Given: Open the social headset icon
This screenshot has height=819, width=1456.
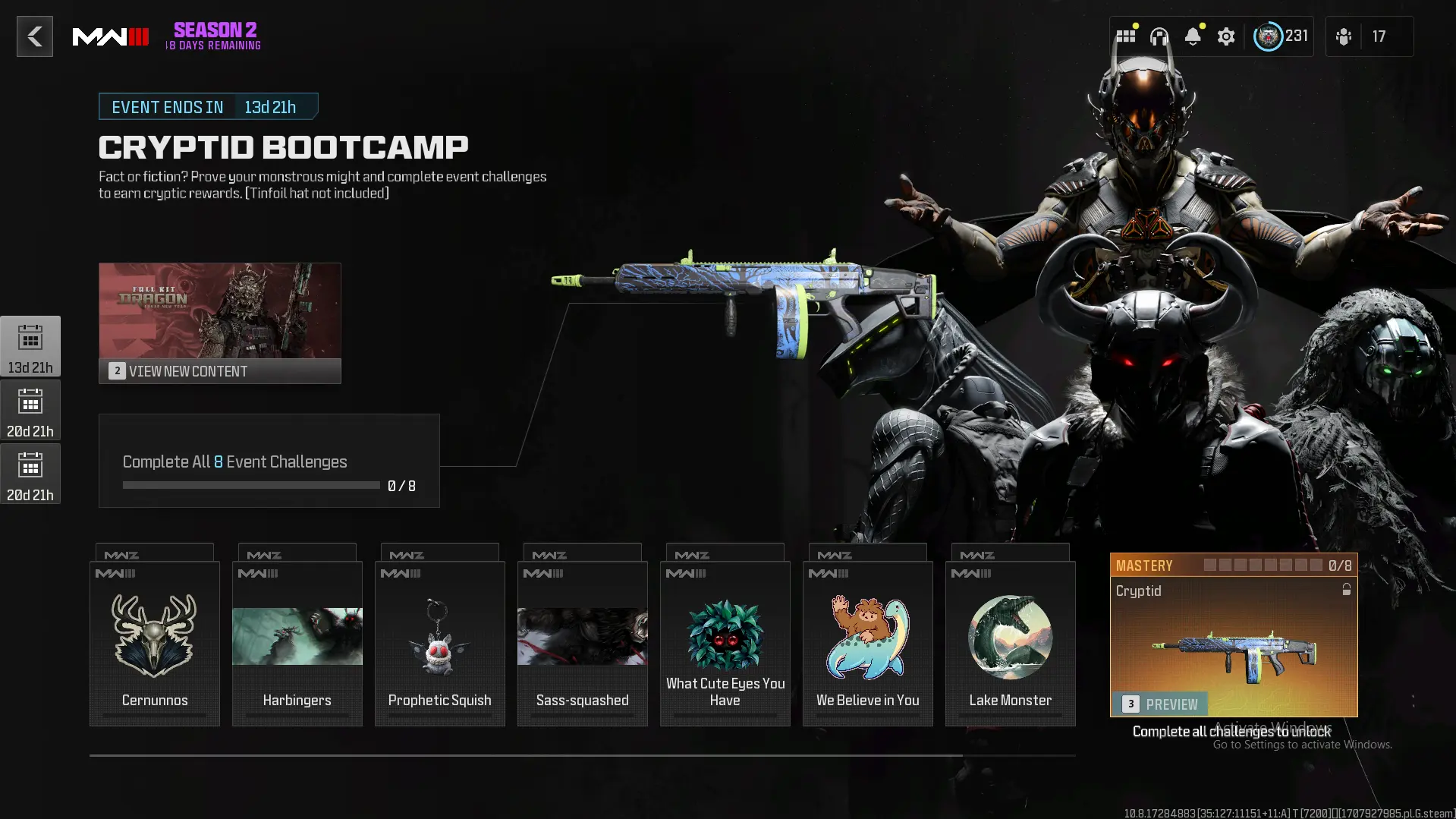Looking at the screenshot, I should tap(1159, 36).
